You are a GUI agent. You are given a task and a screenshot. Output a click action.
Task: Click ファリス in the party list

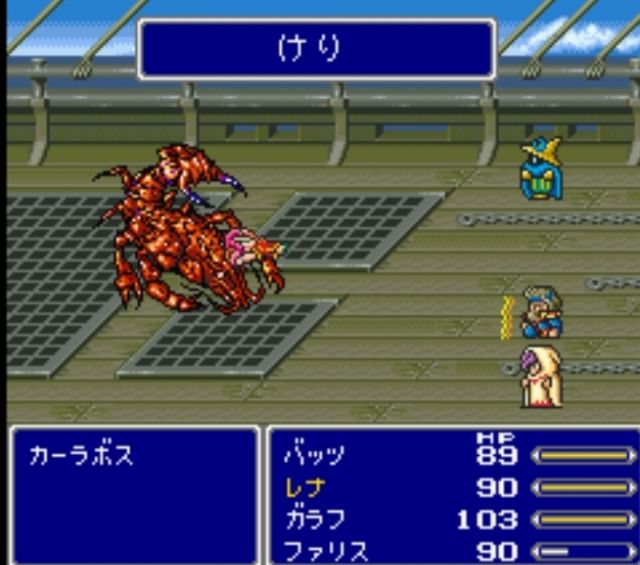pyautogui.click(x=324, y=551)
